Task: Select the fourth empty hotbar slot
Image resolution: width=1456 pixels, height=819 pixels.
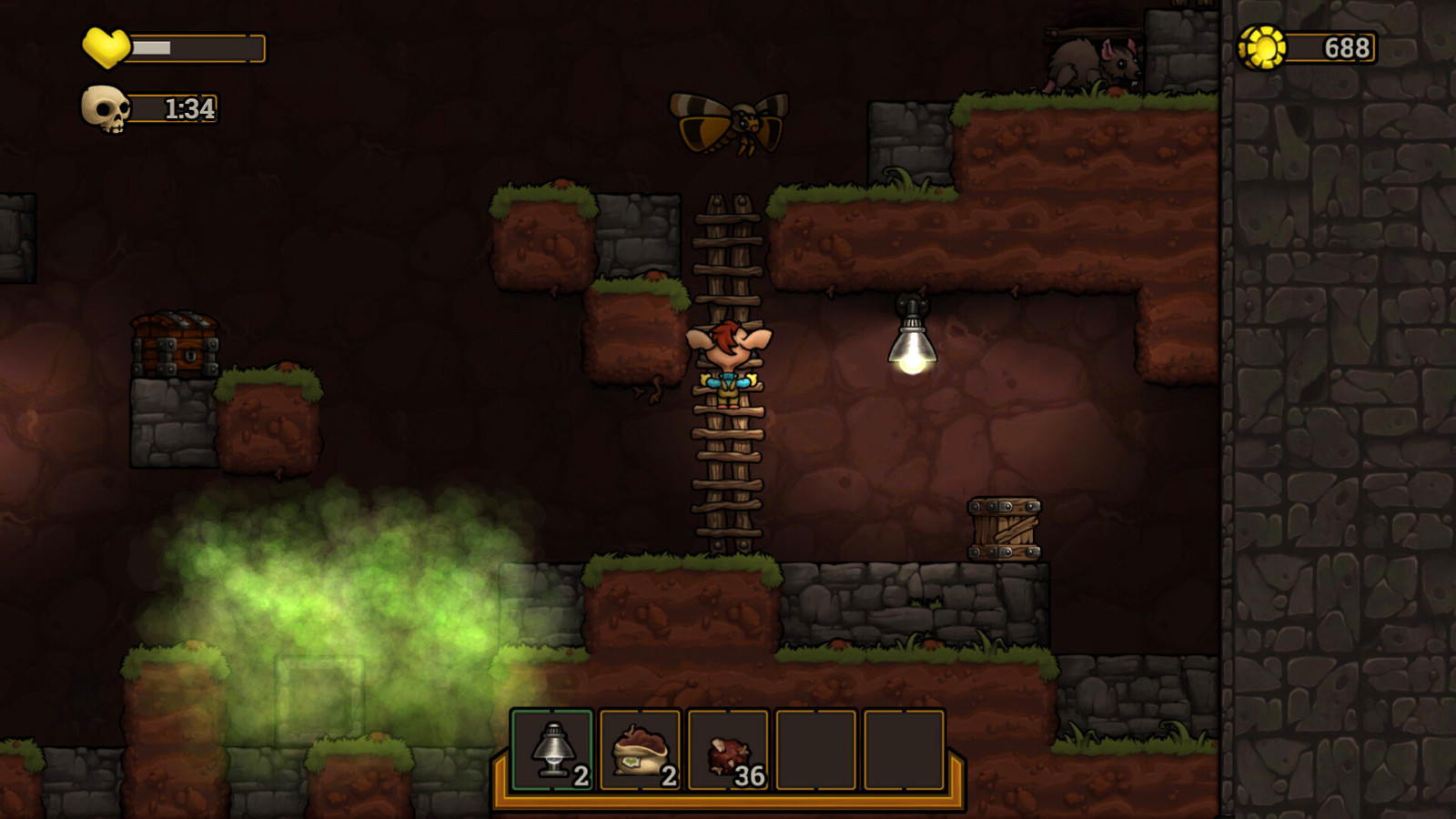Action: click(818, 752)
